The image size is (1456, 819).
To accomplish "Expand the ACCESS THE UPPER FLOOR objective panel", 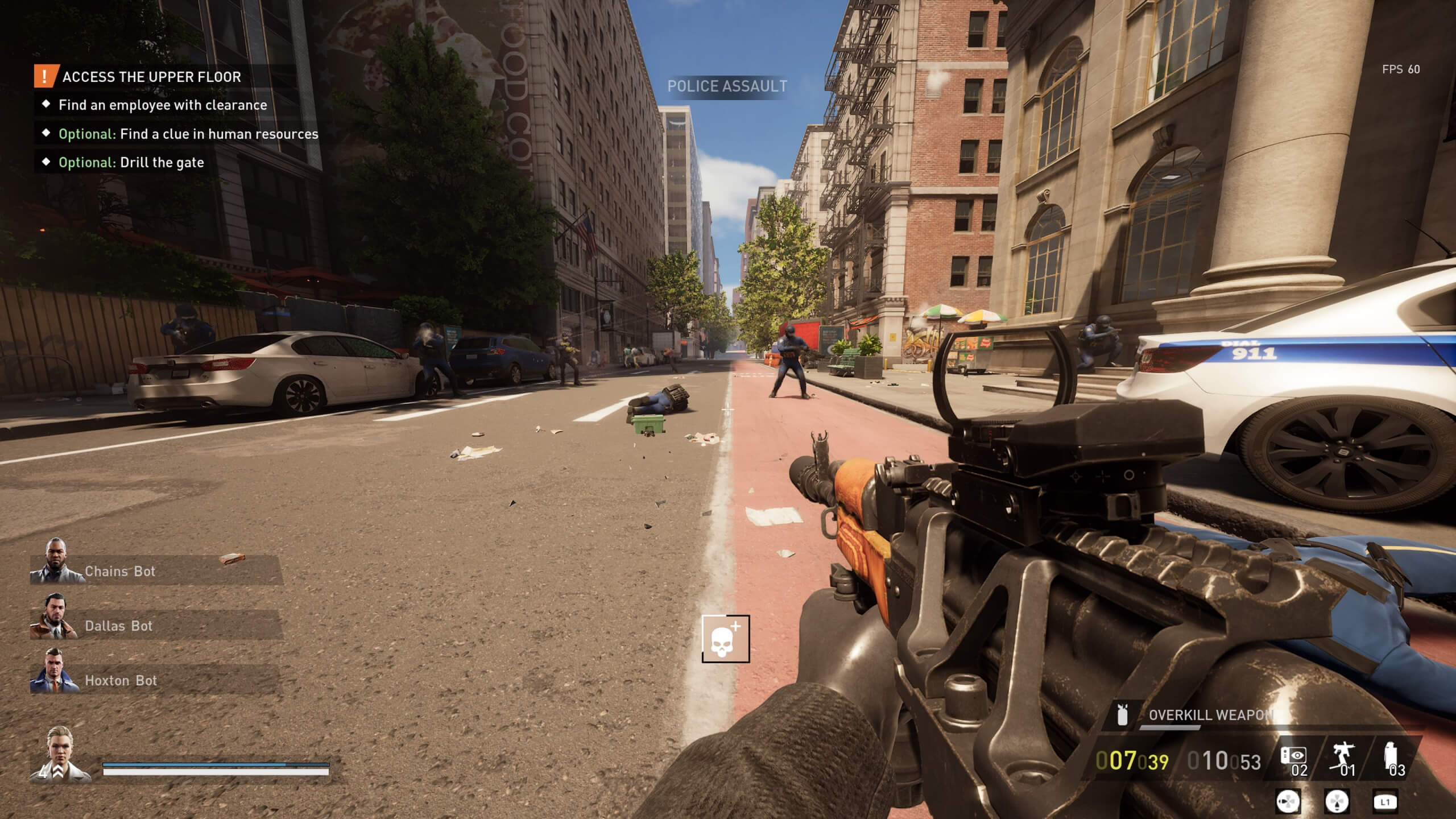I will pos(151,77).
